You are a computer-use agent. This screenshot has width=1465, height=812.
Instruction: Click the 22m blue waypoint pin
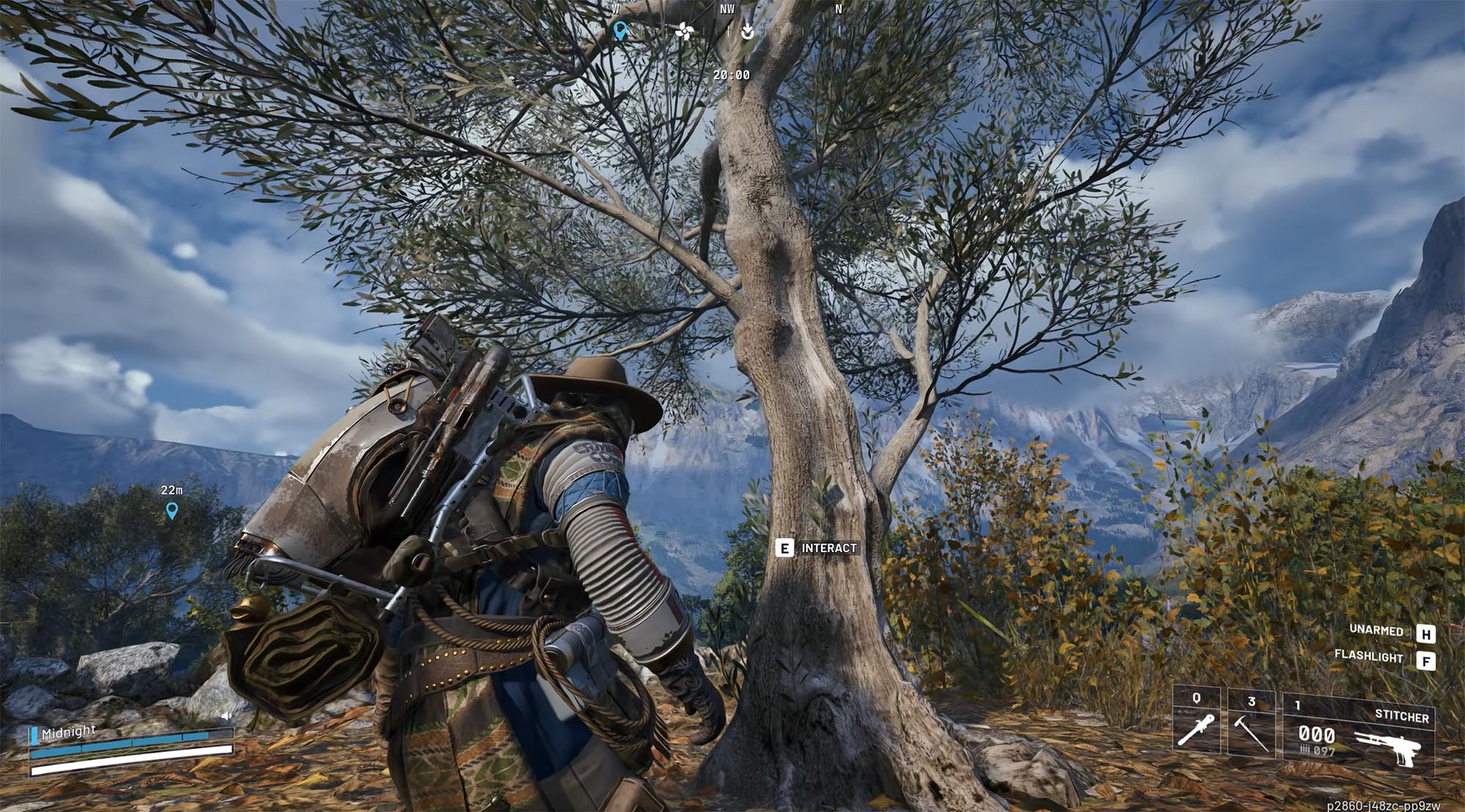[172, 510]
